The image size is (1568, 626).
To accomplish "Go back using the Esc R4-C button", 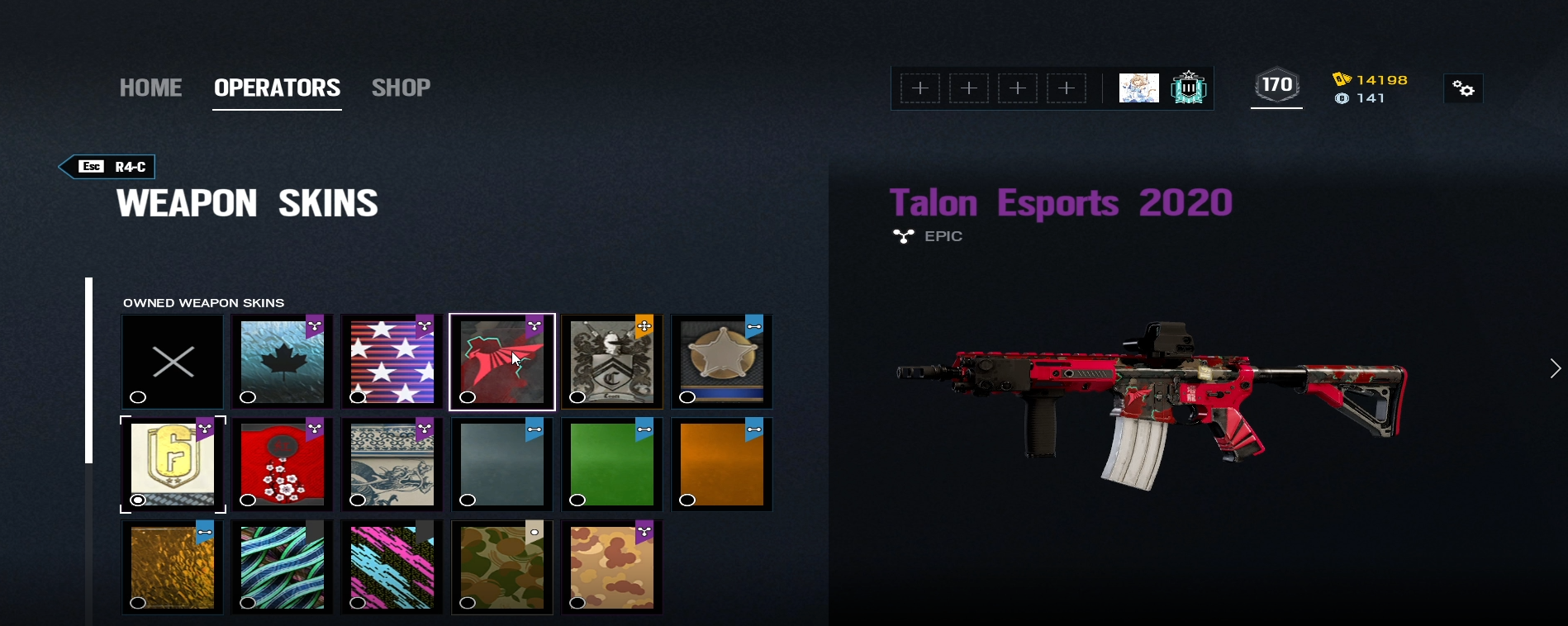I will 106,167.
